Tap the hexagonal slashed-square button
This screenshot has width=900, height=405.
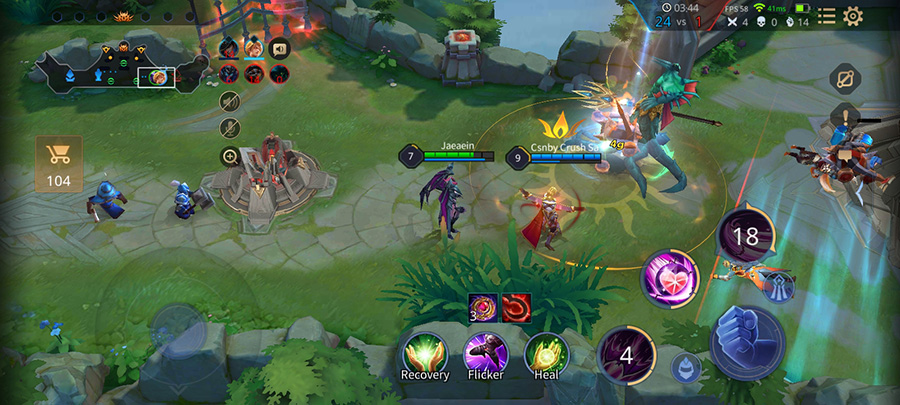pyautogui.click(x=845, y=80)
